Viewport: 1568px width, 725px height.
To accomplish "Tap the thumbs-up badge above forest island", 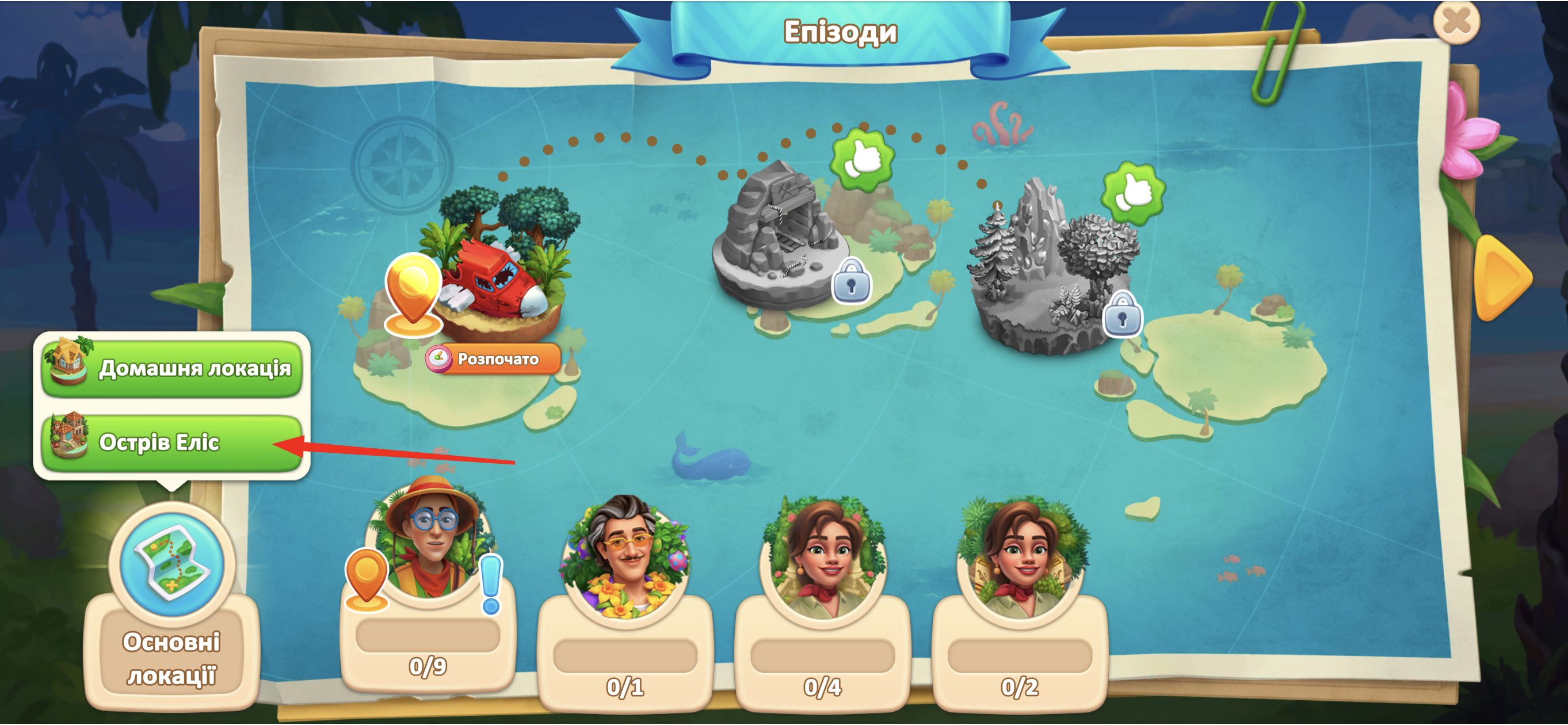I will tap(1133, 193).
